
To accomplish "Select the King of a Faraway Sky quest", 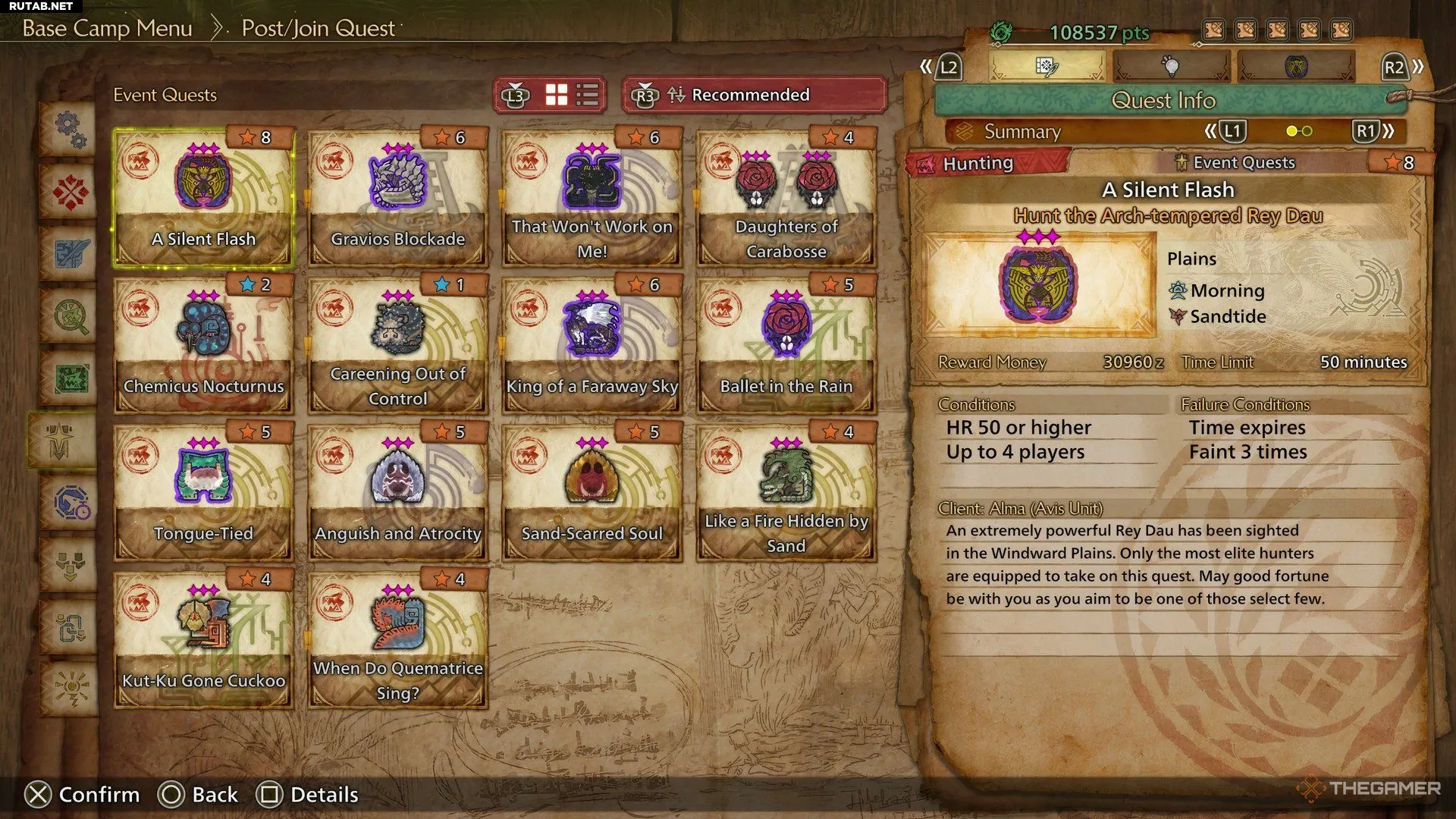I will coord(591,346).
